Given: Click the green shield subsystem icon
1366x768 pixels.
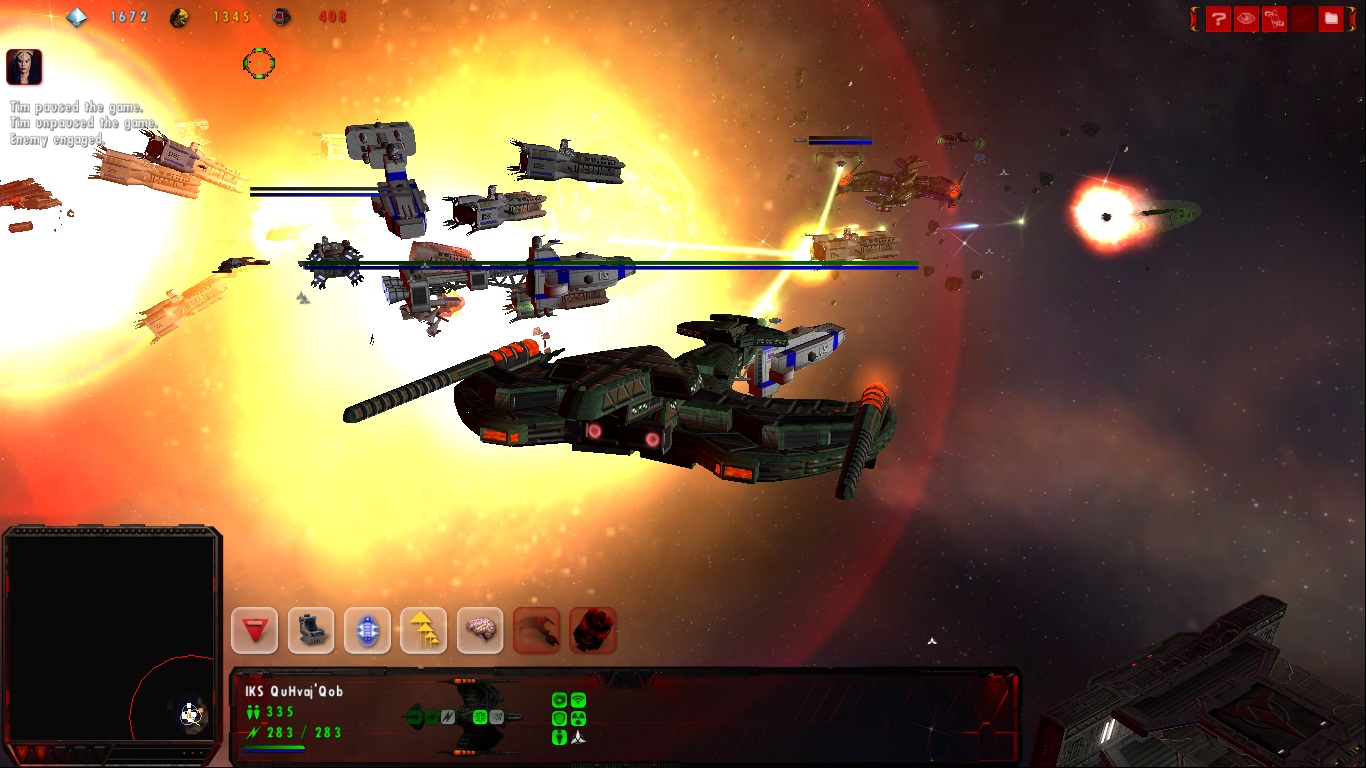Looking at the screenshot, I should tap(560, 718).
